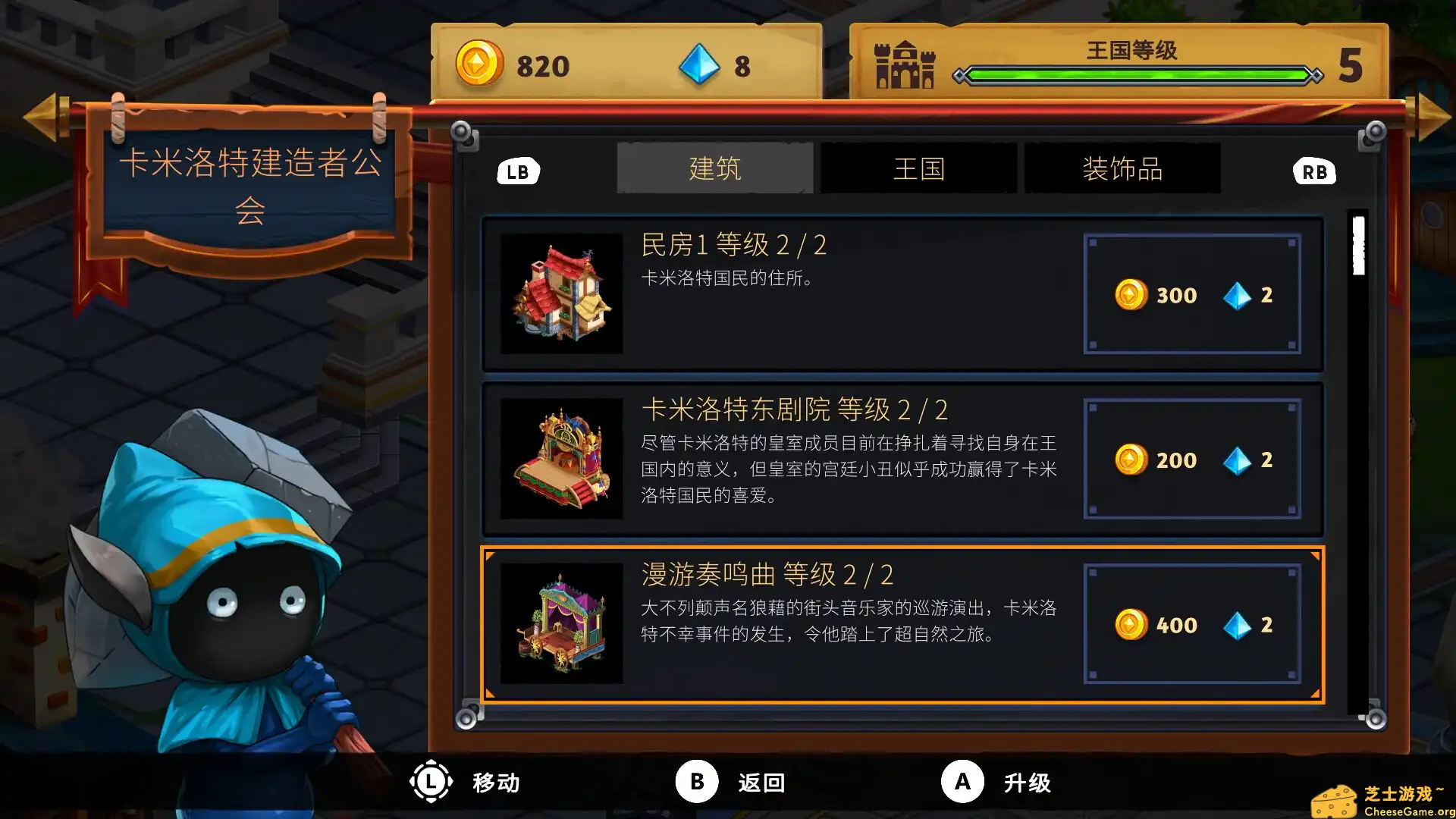Switch to the 装饰品 decorations tab
Viewport: 1456px width, 819px height.
coord(1123,168)
